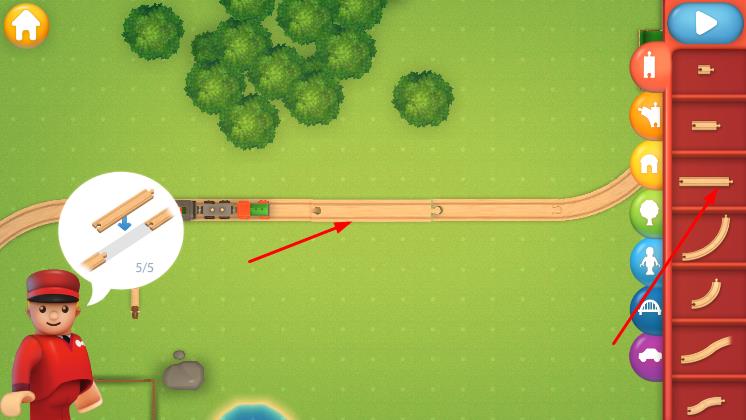Open the dark blue bridge category
Image resolution: width=746 pixels, height=420 pixels.
648,308
